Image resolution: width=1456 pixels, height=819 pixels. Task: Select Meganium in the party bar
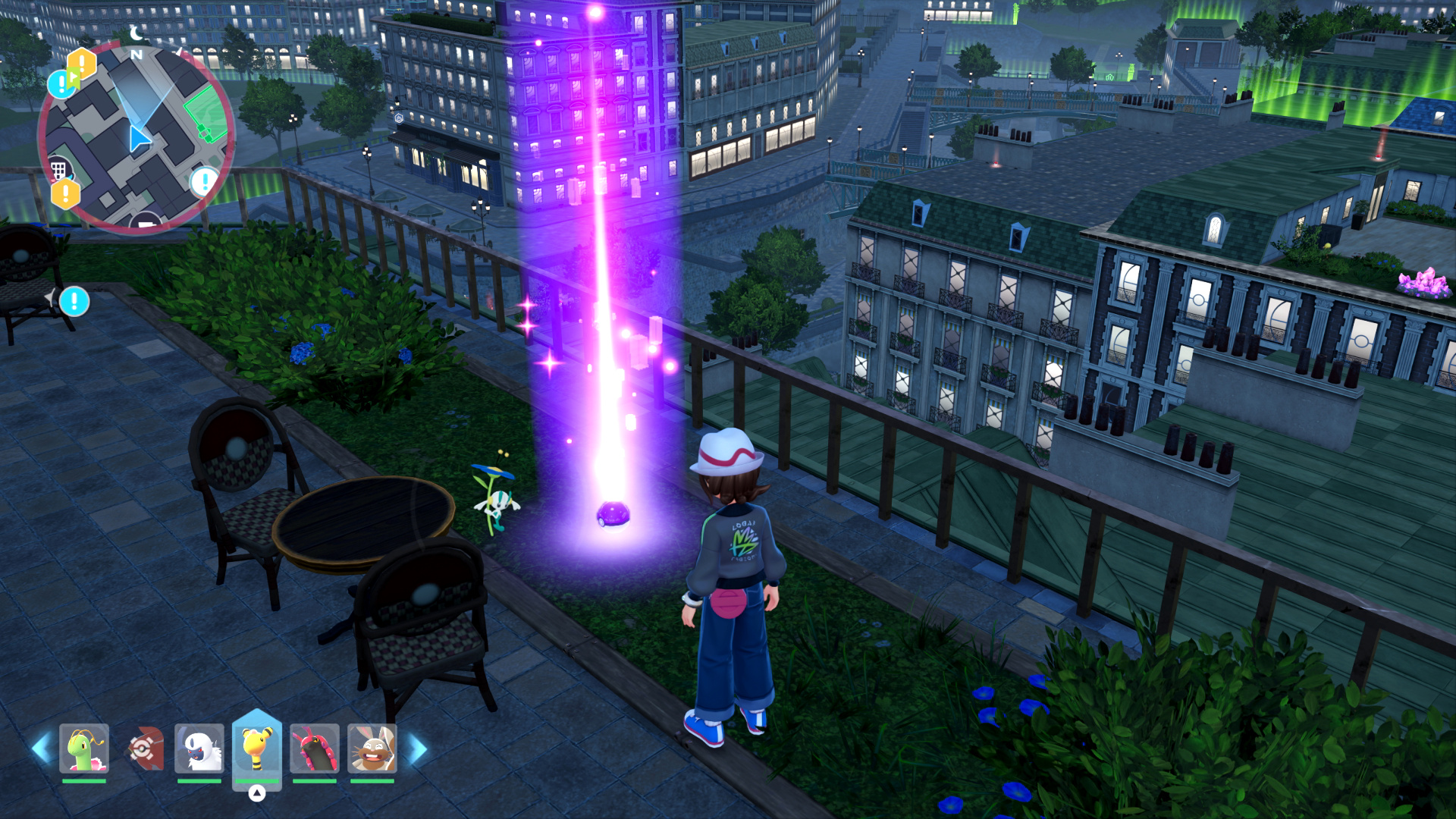[84, 748]
